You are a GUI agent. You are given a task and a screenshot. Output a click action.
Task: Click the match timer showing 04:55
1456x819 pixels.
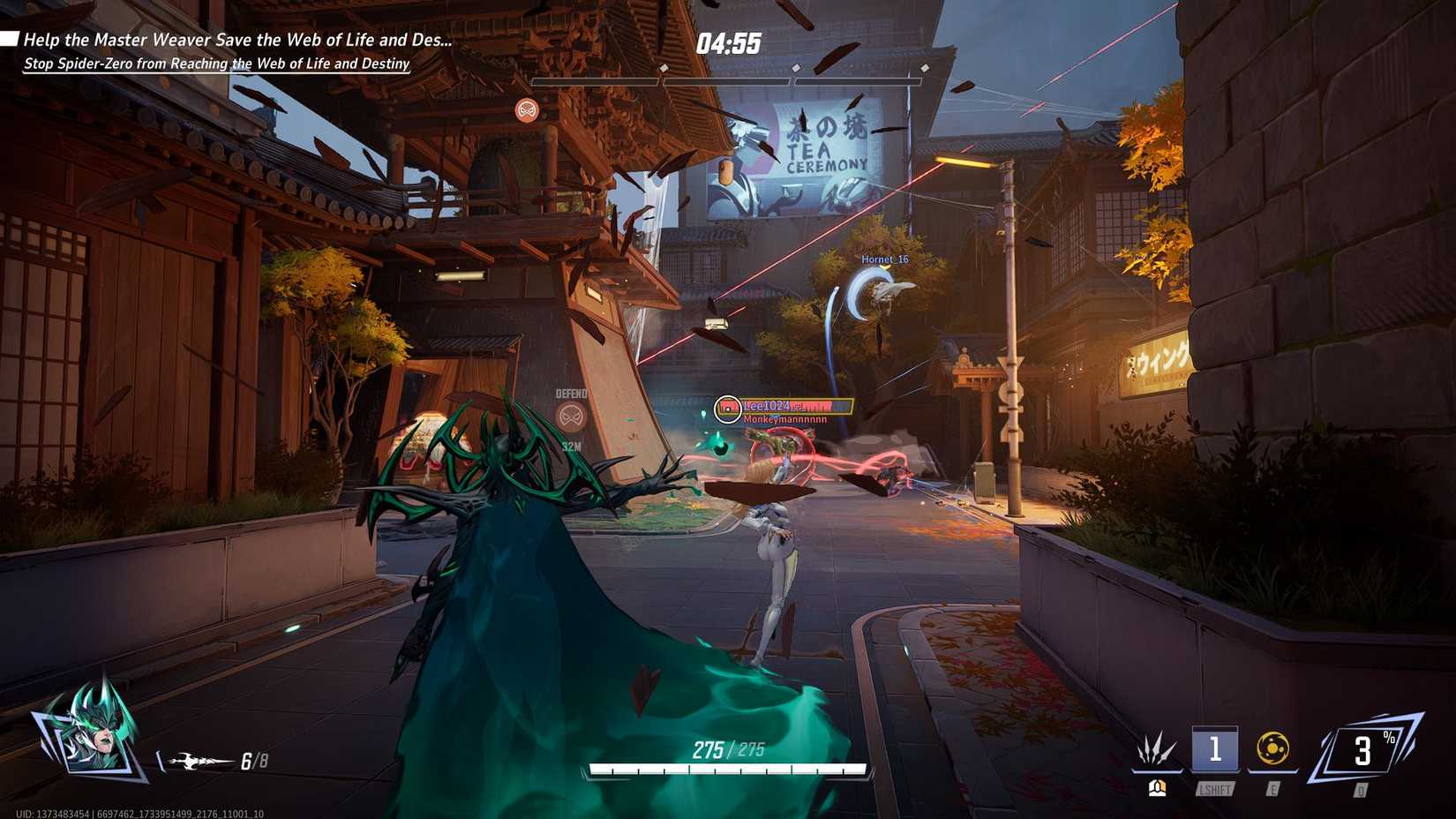(x=729, y=39)
